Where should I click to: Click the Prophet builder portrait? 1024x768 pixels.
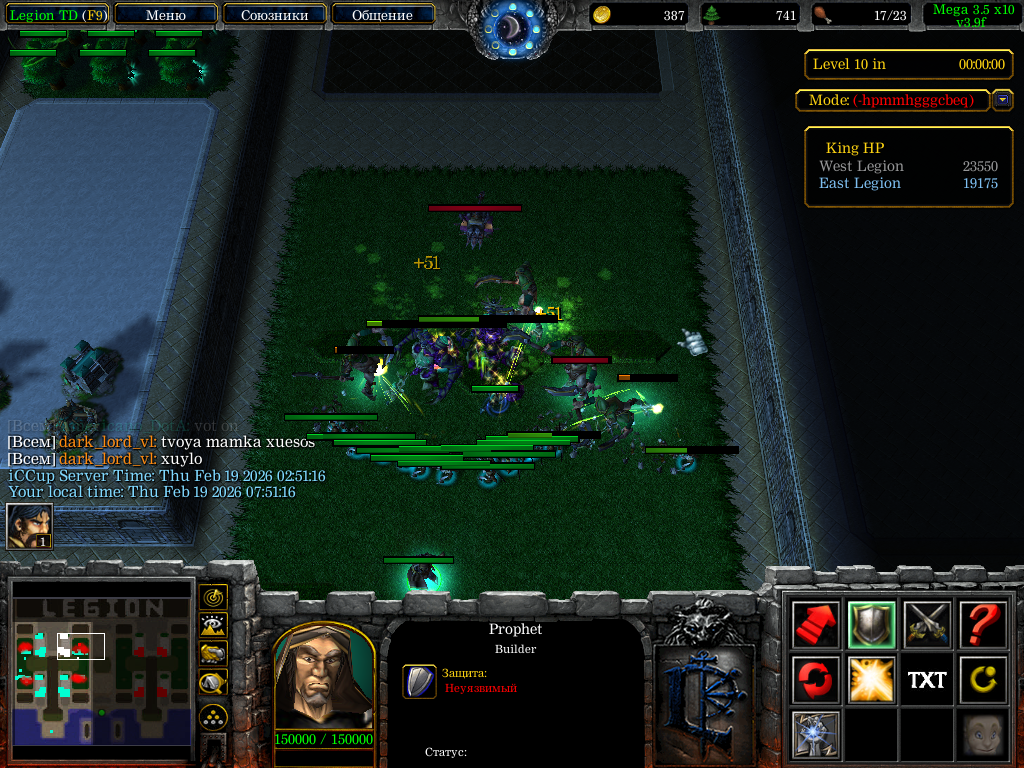tap(323, 678)
